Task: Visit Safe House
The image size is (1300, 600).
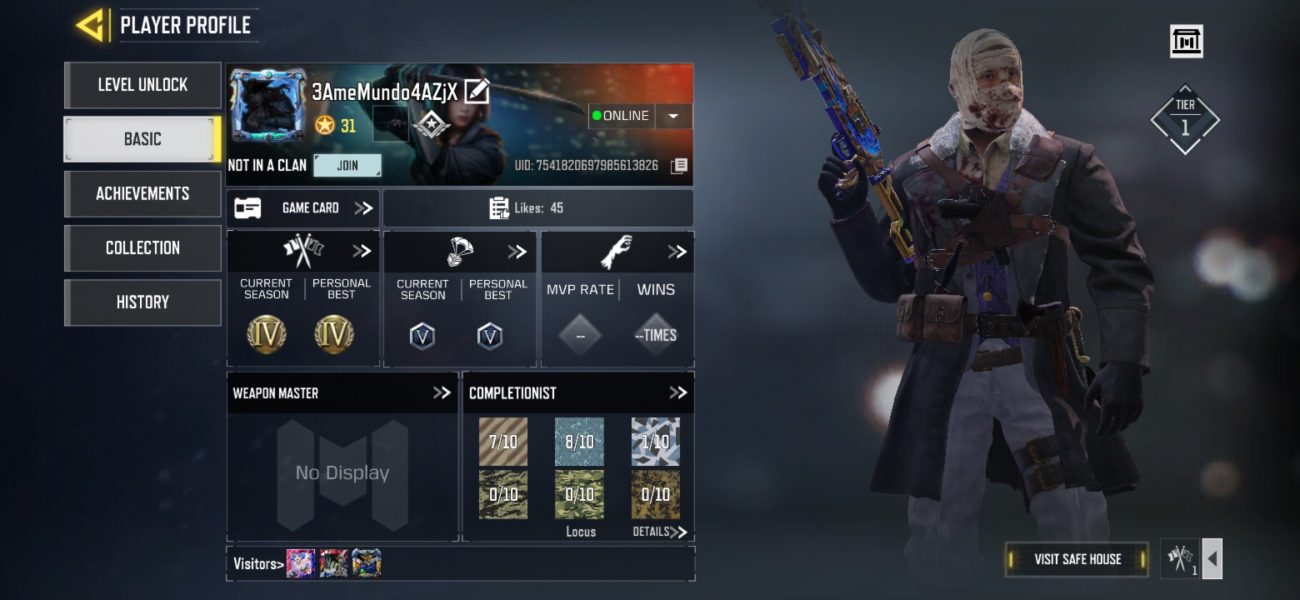Action: click(1077, 559)
